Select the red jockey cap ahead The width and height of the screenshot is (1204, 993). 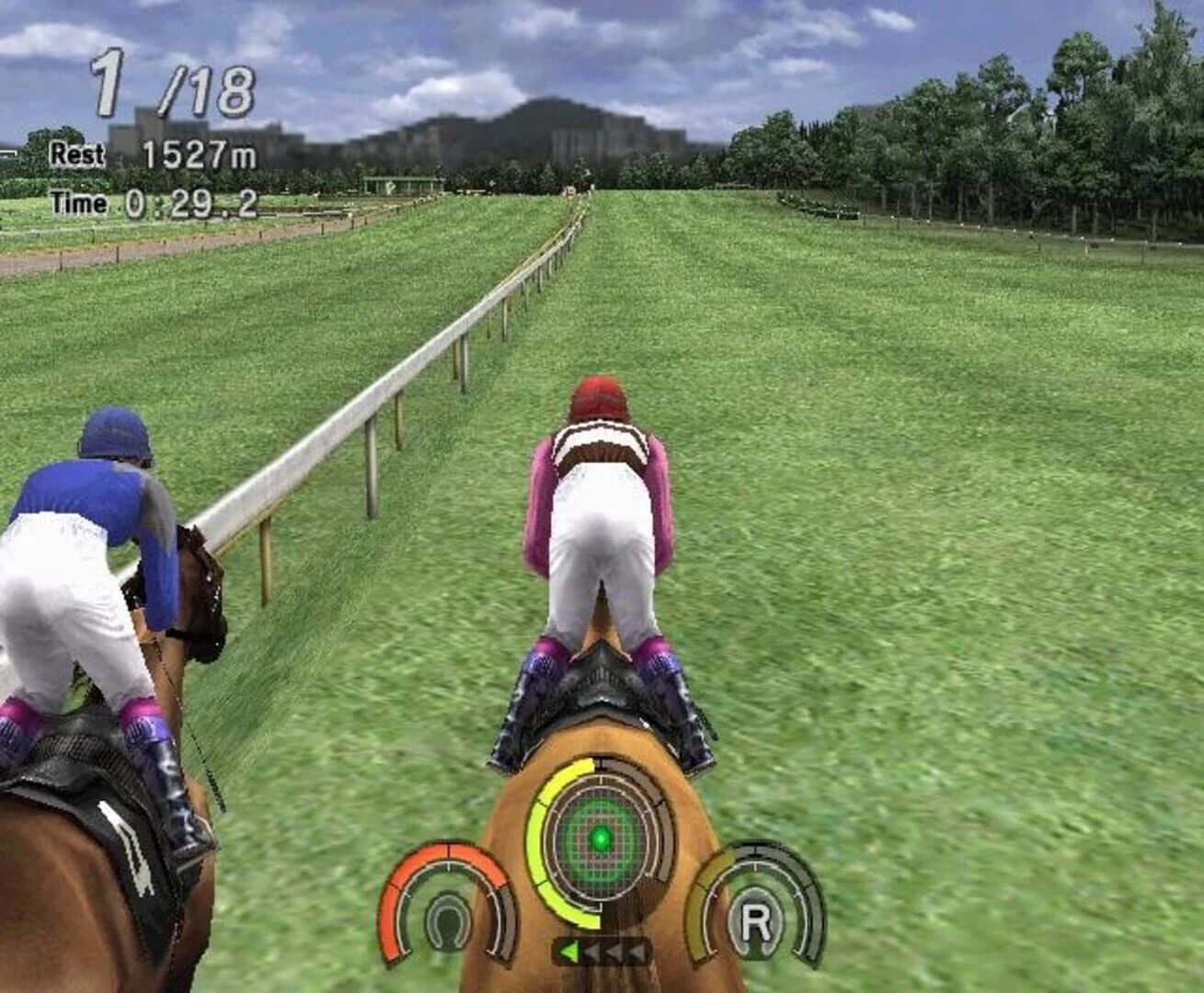599,397
